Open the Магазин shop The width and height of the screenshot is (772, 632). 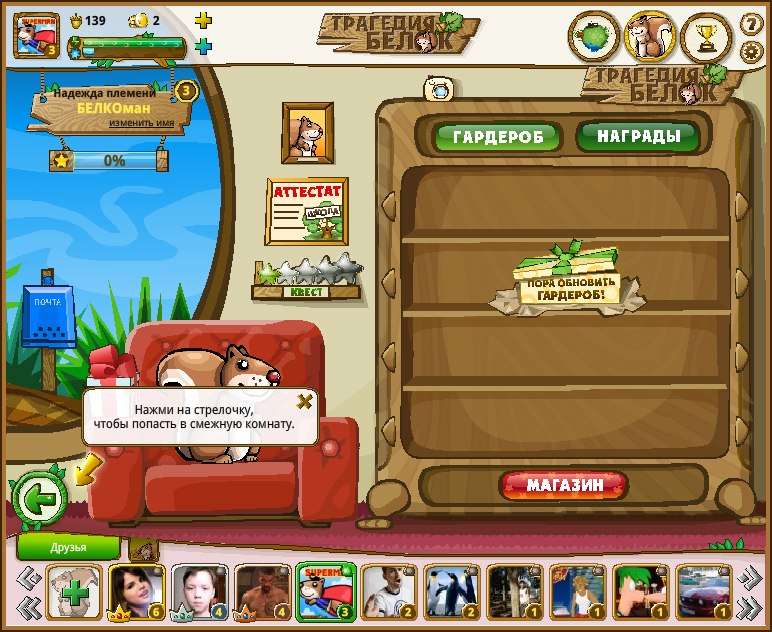click(564, 486)
